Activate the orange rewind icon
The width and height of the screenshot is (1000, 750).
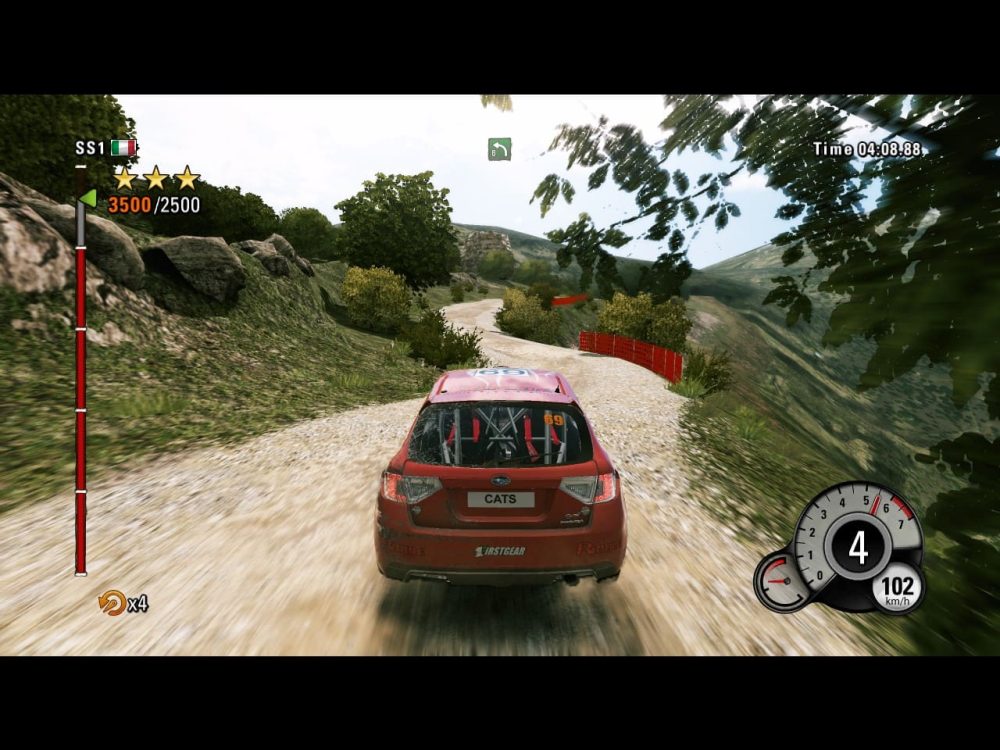[x=109, y=602]
